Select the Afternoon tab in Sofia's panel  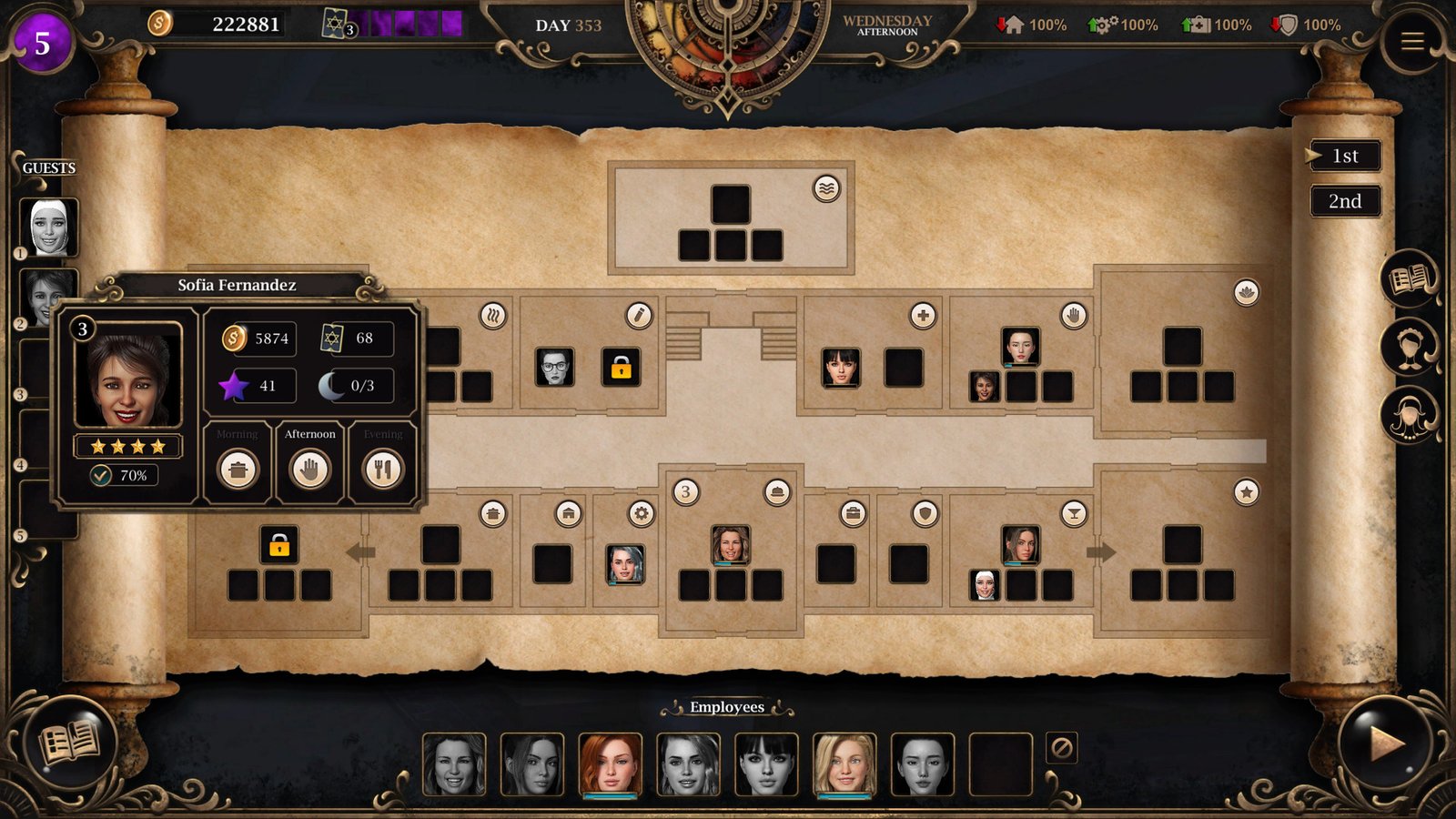point(309,435)
